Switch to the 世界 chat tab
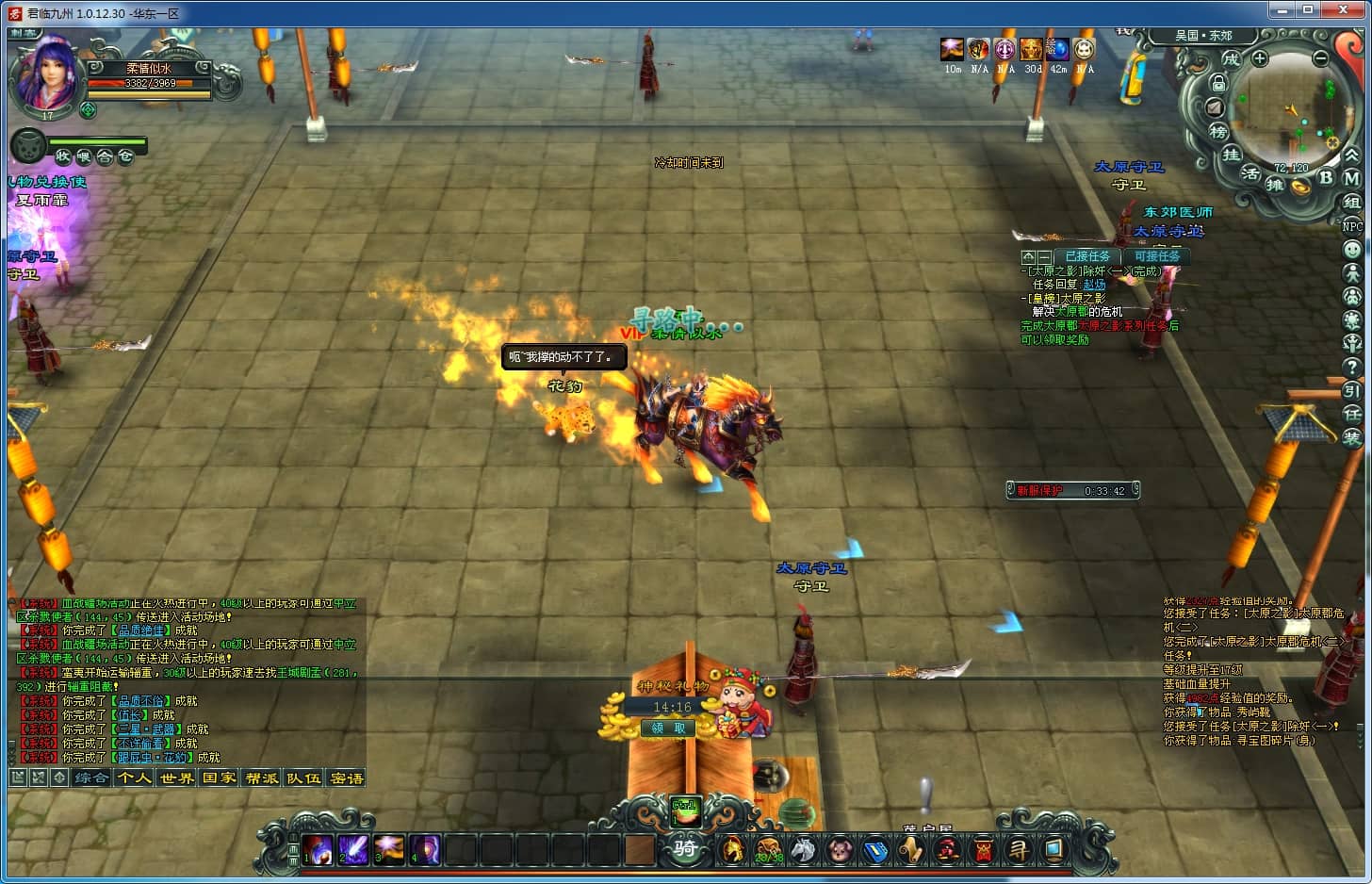 (176, 778)
